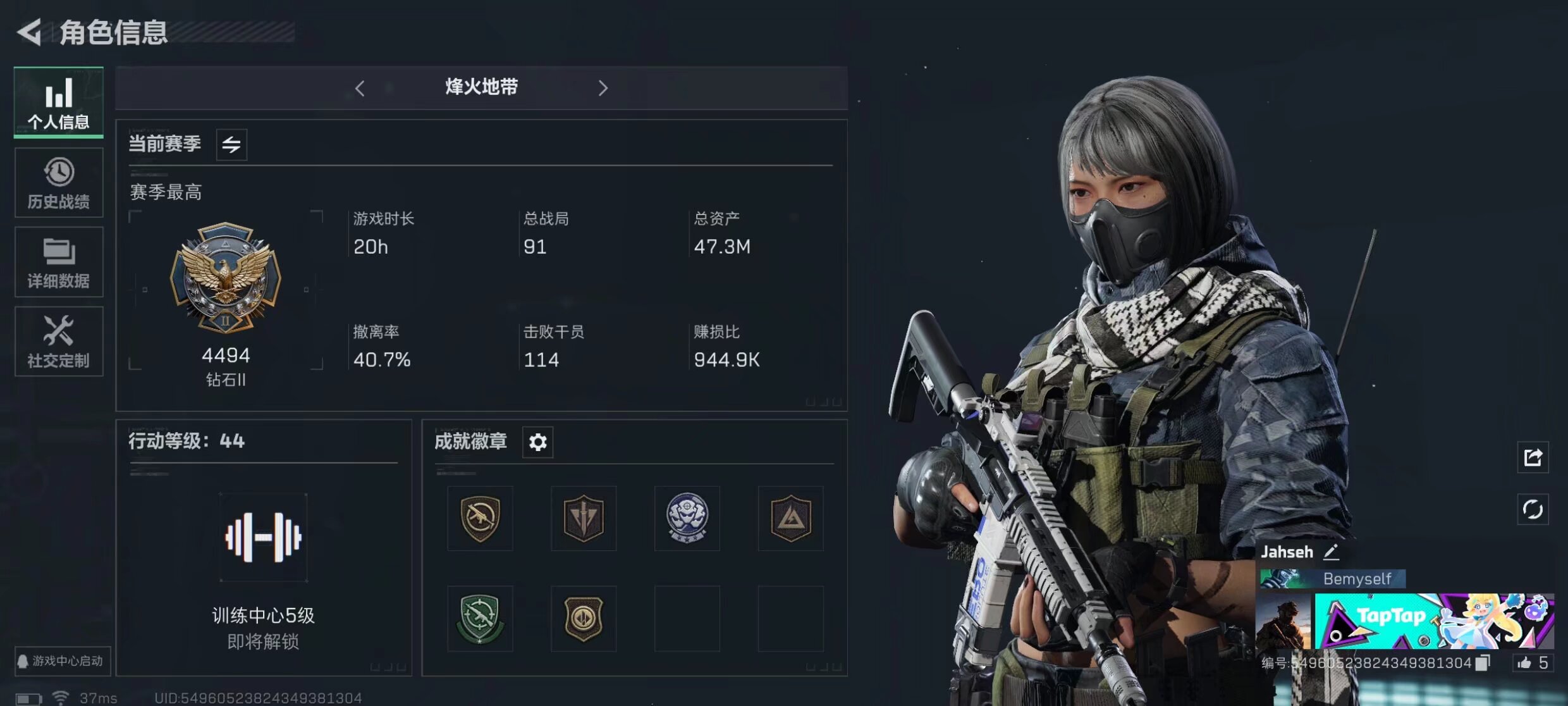1568x706 pixels.
Task: Click the refresh character model button
Action: [x=1533, y=509]
